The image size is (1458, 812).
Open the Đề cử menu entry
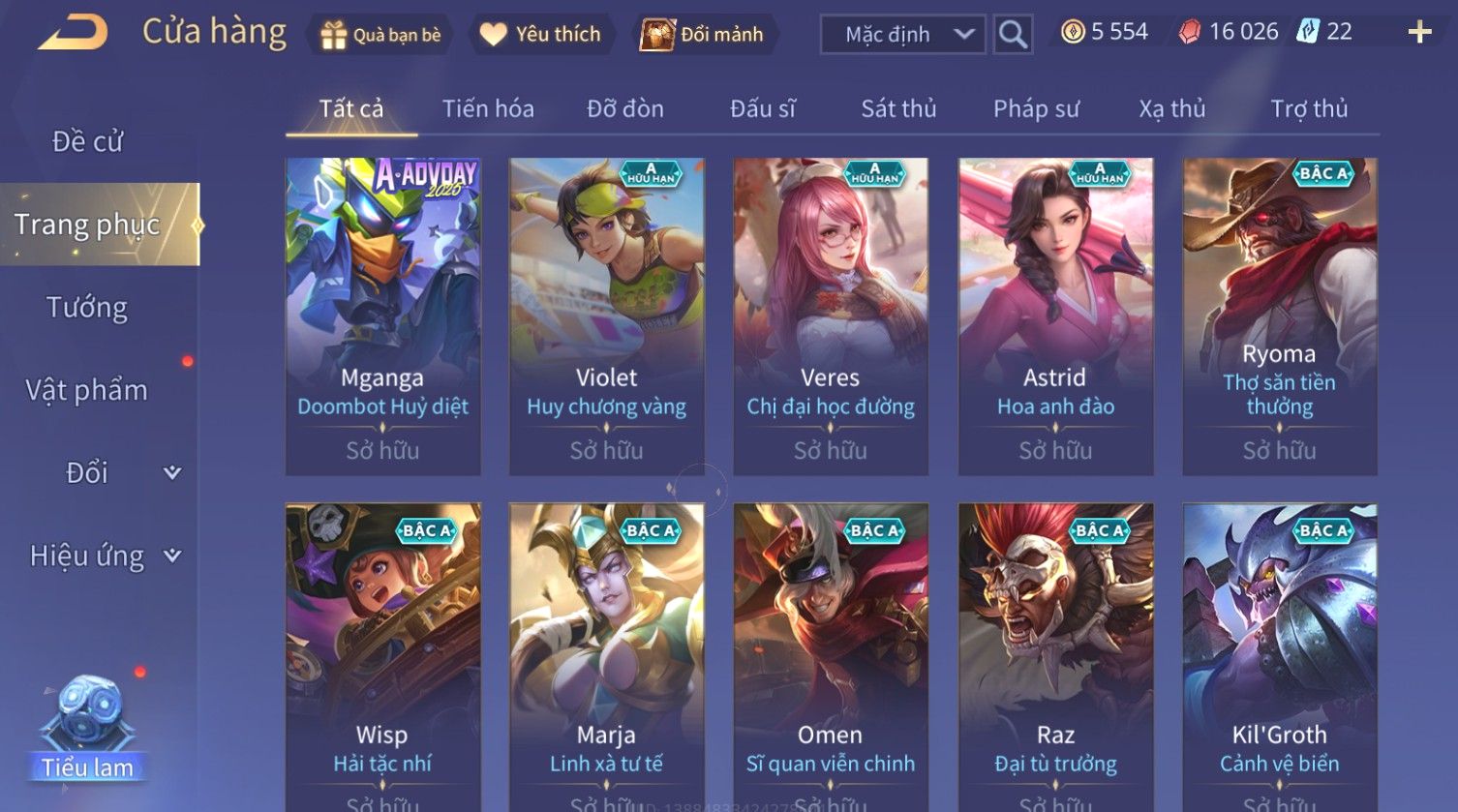tap(87, 141)
